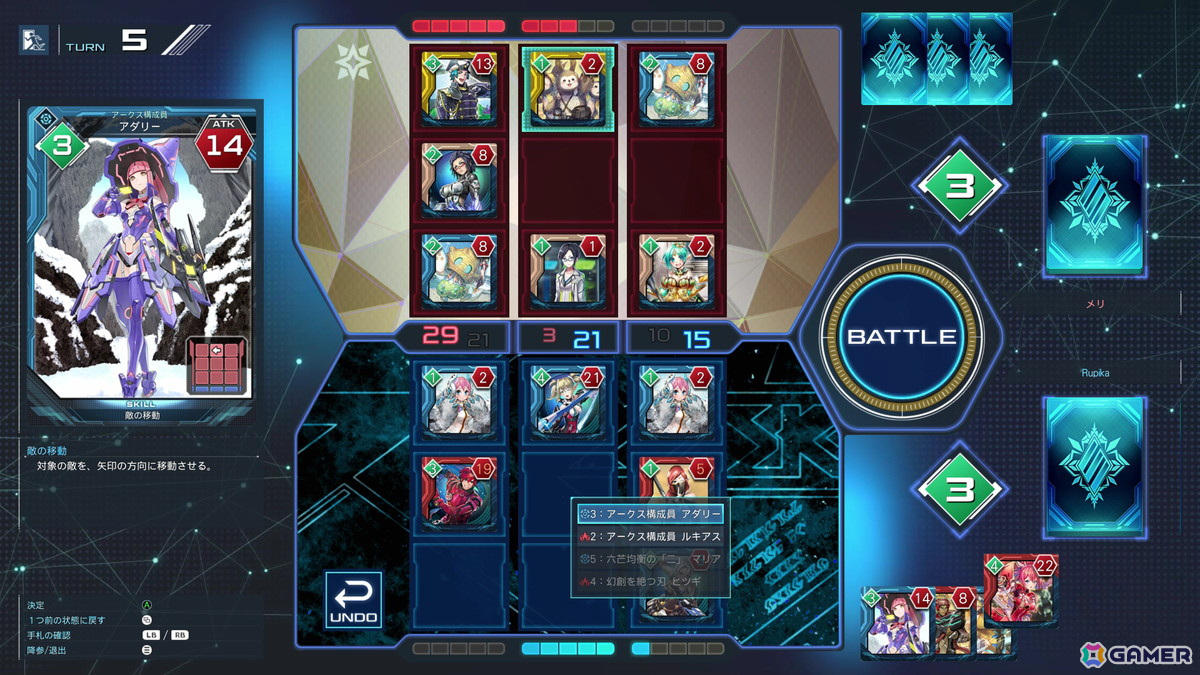This screenshot has height=675, width=1200.
Task: Choose 幻創を絶つ刃 ヒツギ in the card list
Action: pyautogui.click(x=650, y=581)
